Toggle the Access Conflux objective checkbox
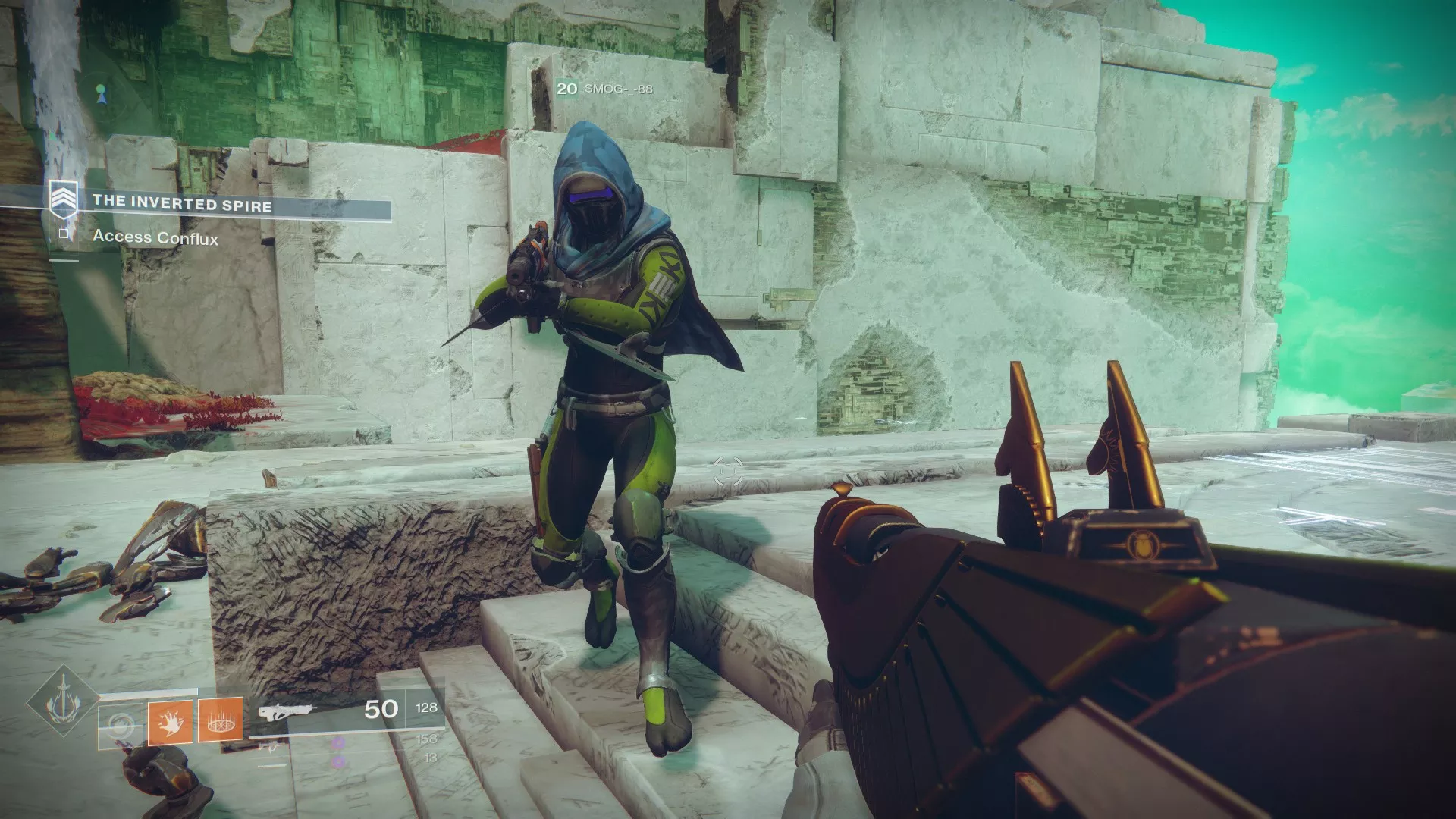1456x819 pixels. (63, 234)
